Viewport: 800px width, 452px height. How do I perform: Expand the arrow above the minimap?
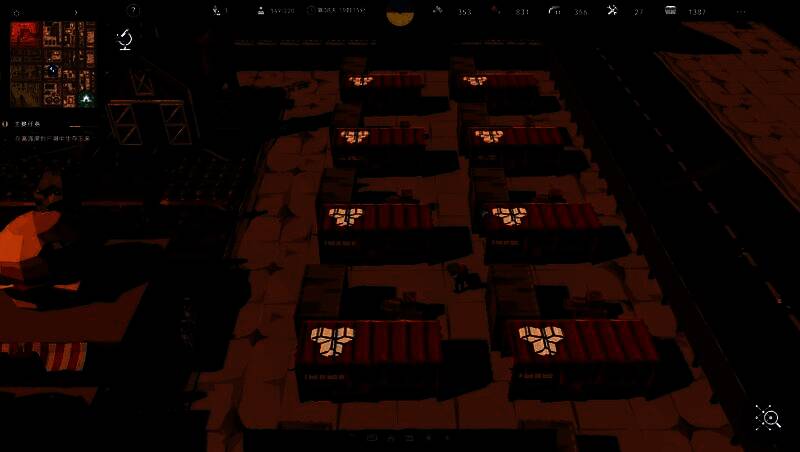[76, 12]
